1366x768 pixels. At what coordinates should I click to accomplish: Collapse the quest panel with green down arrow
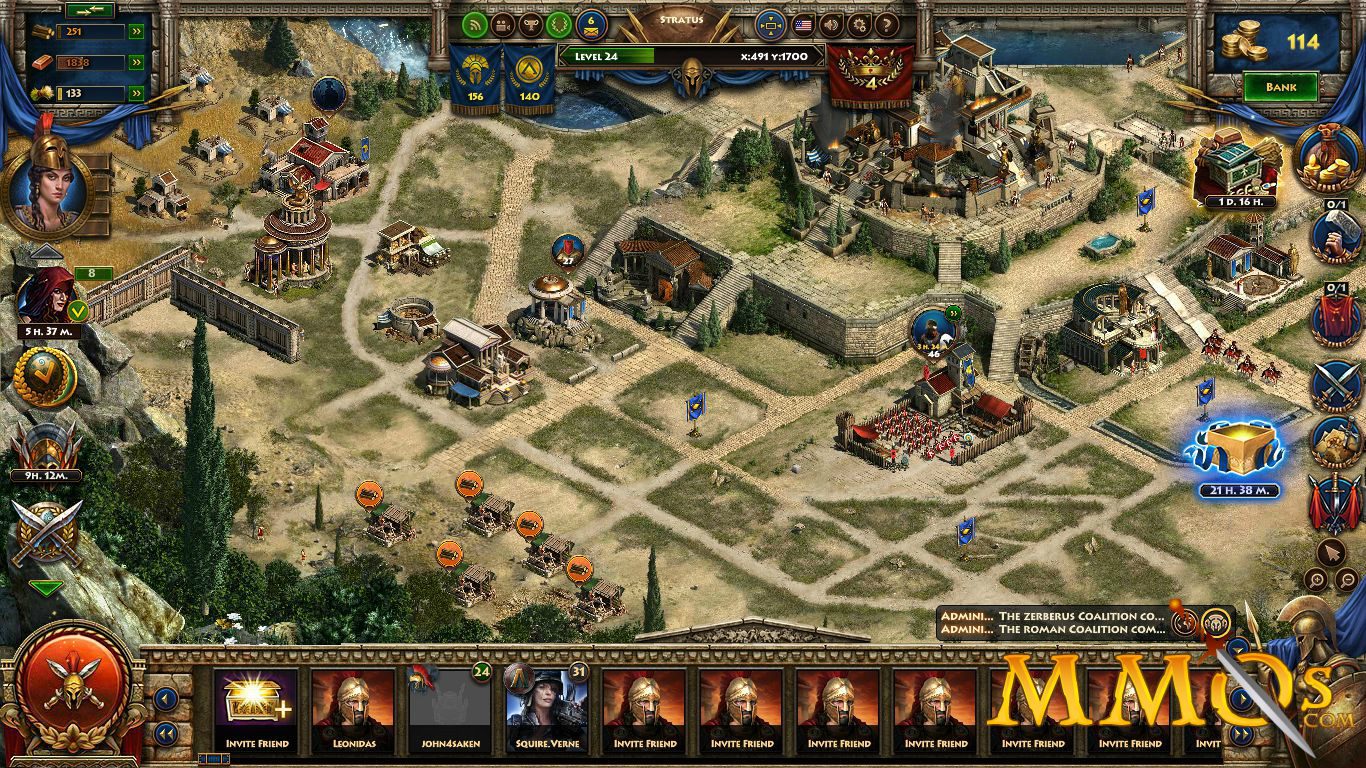point(46,588)
